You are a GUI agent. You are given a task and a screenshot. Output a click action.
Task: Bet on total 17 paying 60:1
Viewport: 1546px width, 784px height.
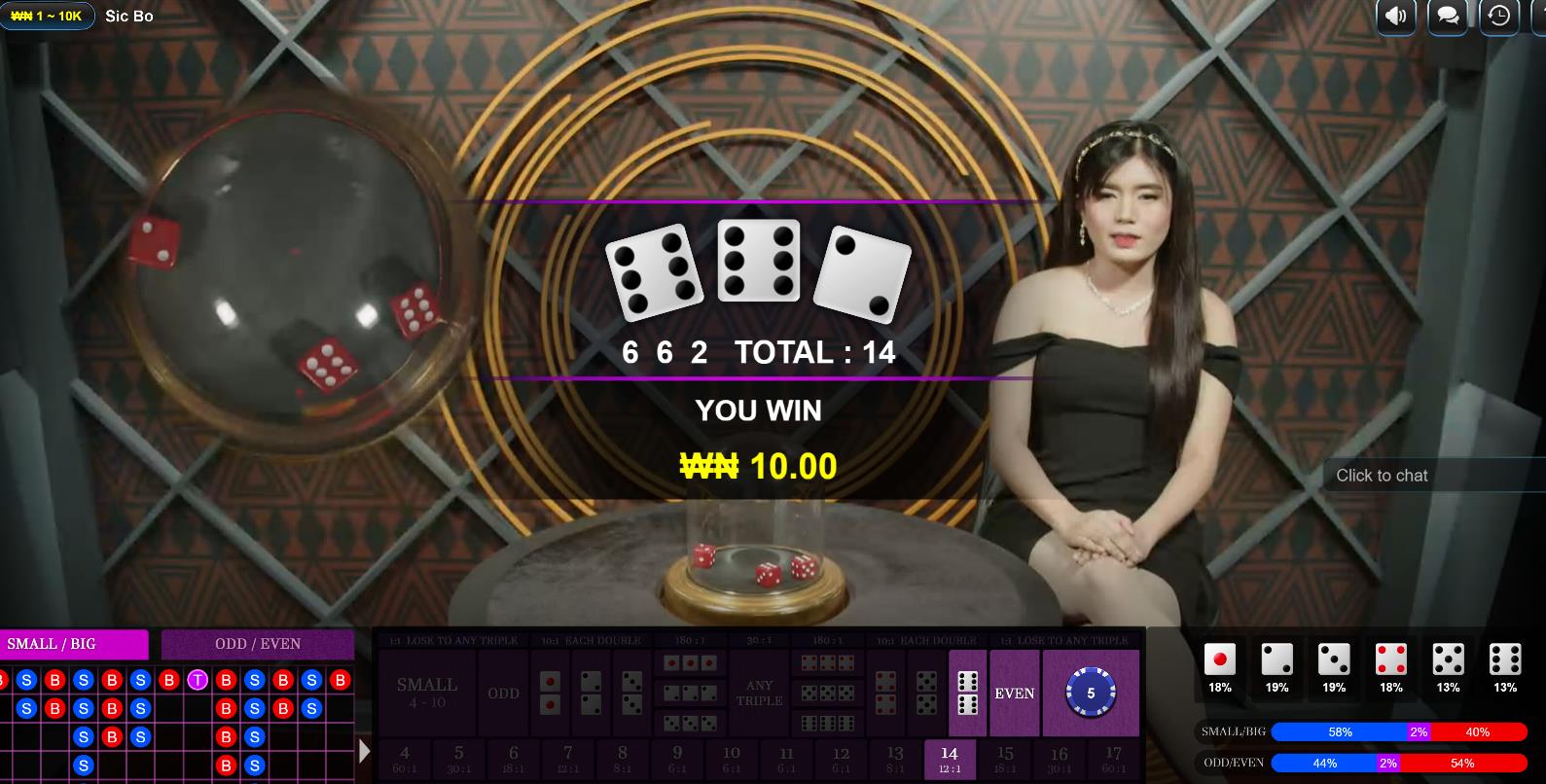[x=1113, y=759]
